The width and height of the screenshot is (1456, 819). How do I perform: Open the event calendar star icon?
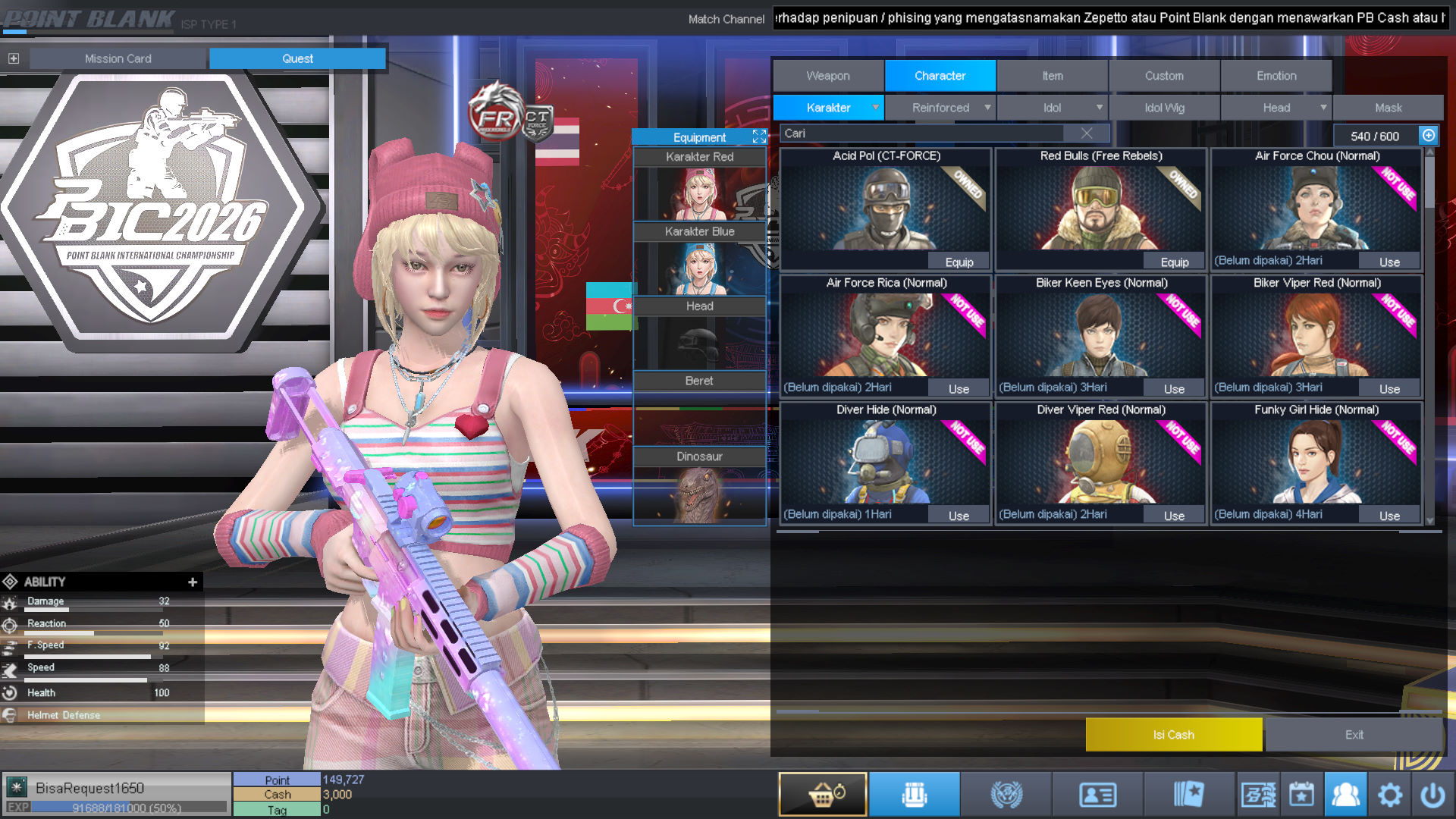click(1302, 794)
